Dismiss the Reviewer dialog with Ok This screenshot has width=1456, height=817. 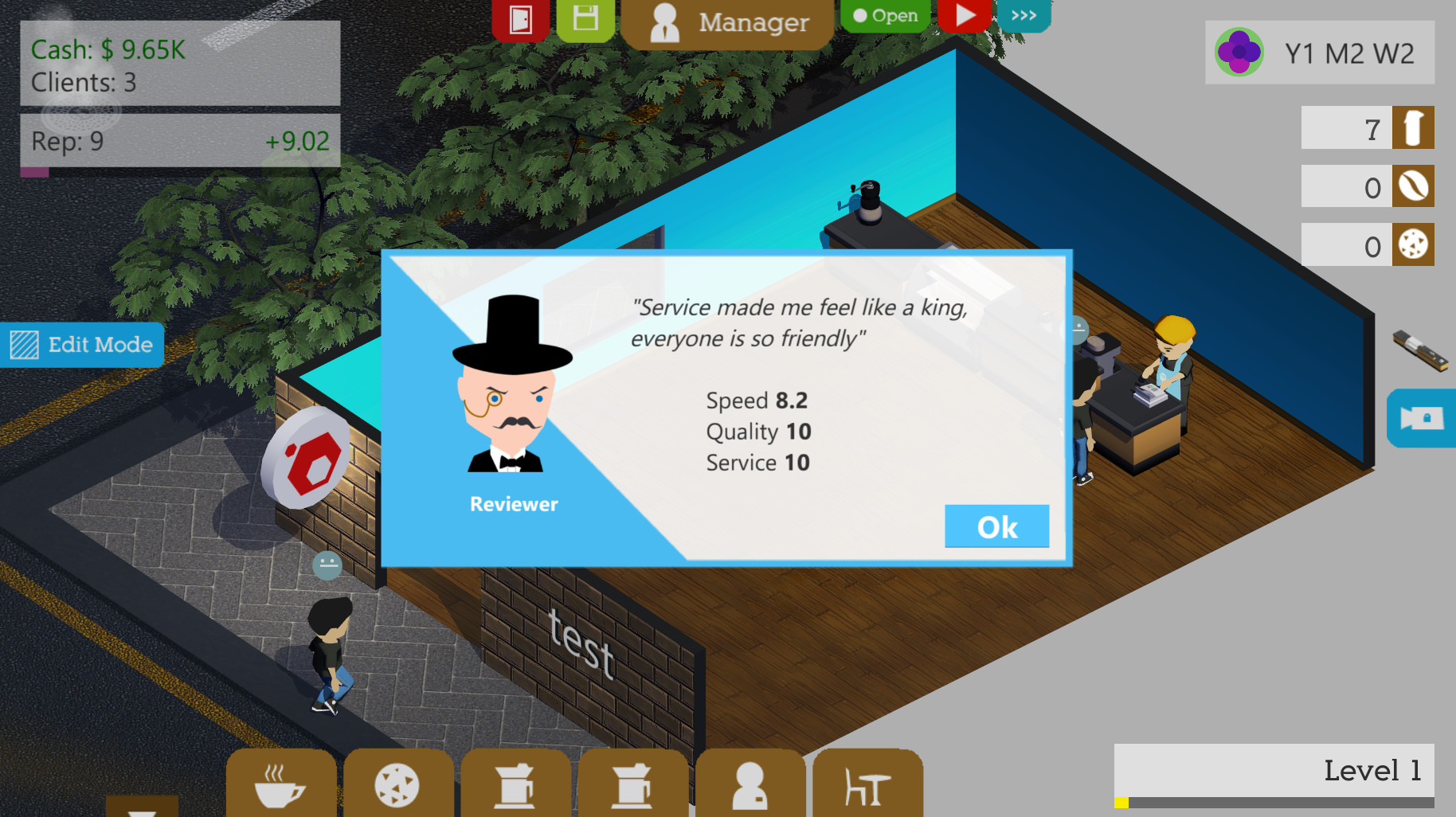point(996,526)
